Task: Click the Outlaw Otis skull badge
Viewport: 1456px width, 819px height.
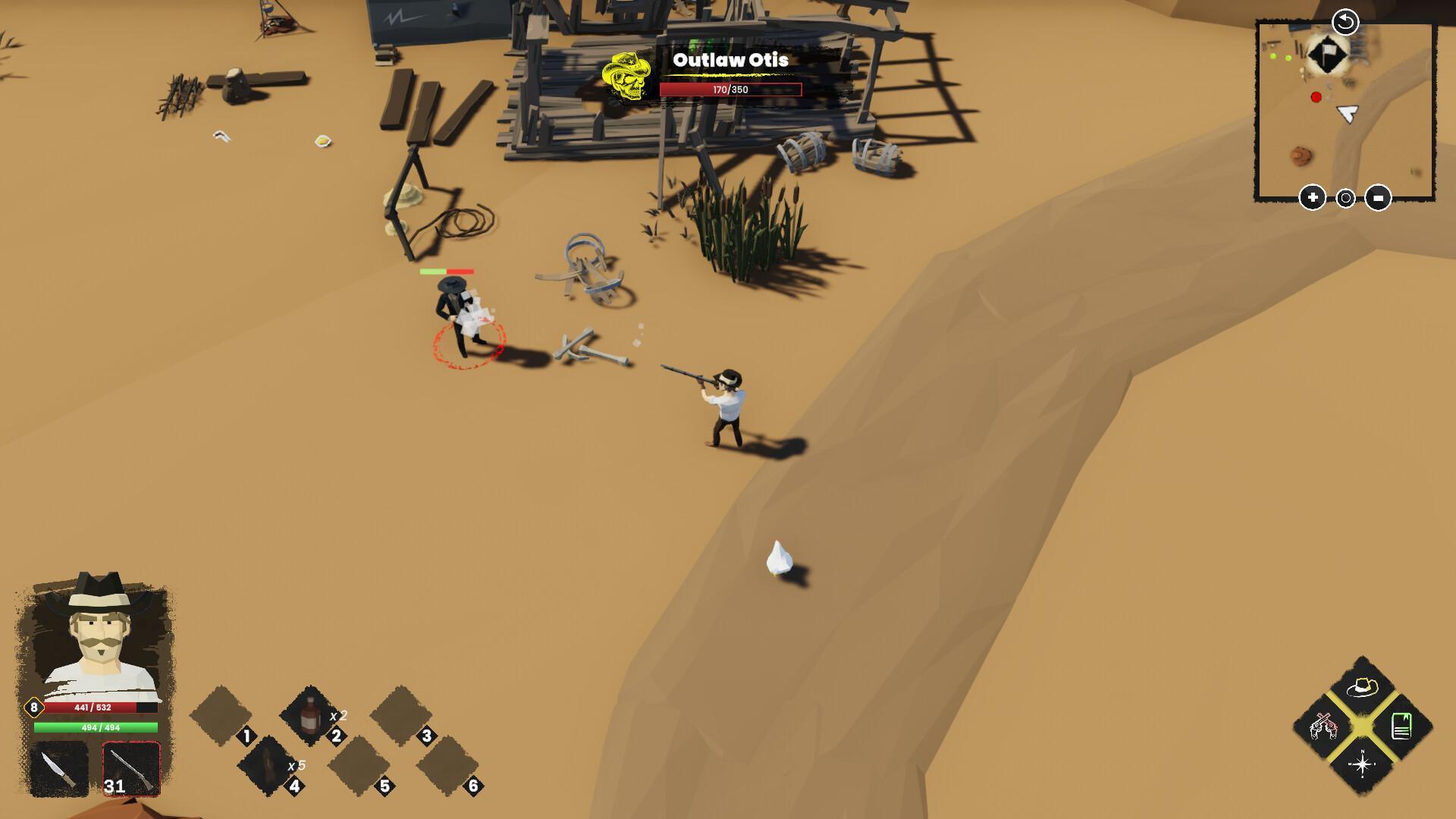Action: (x=627, y=76)
